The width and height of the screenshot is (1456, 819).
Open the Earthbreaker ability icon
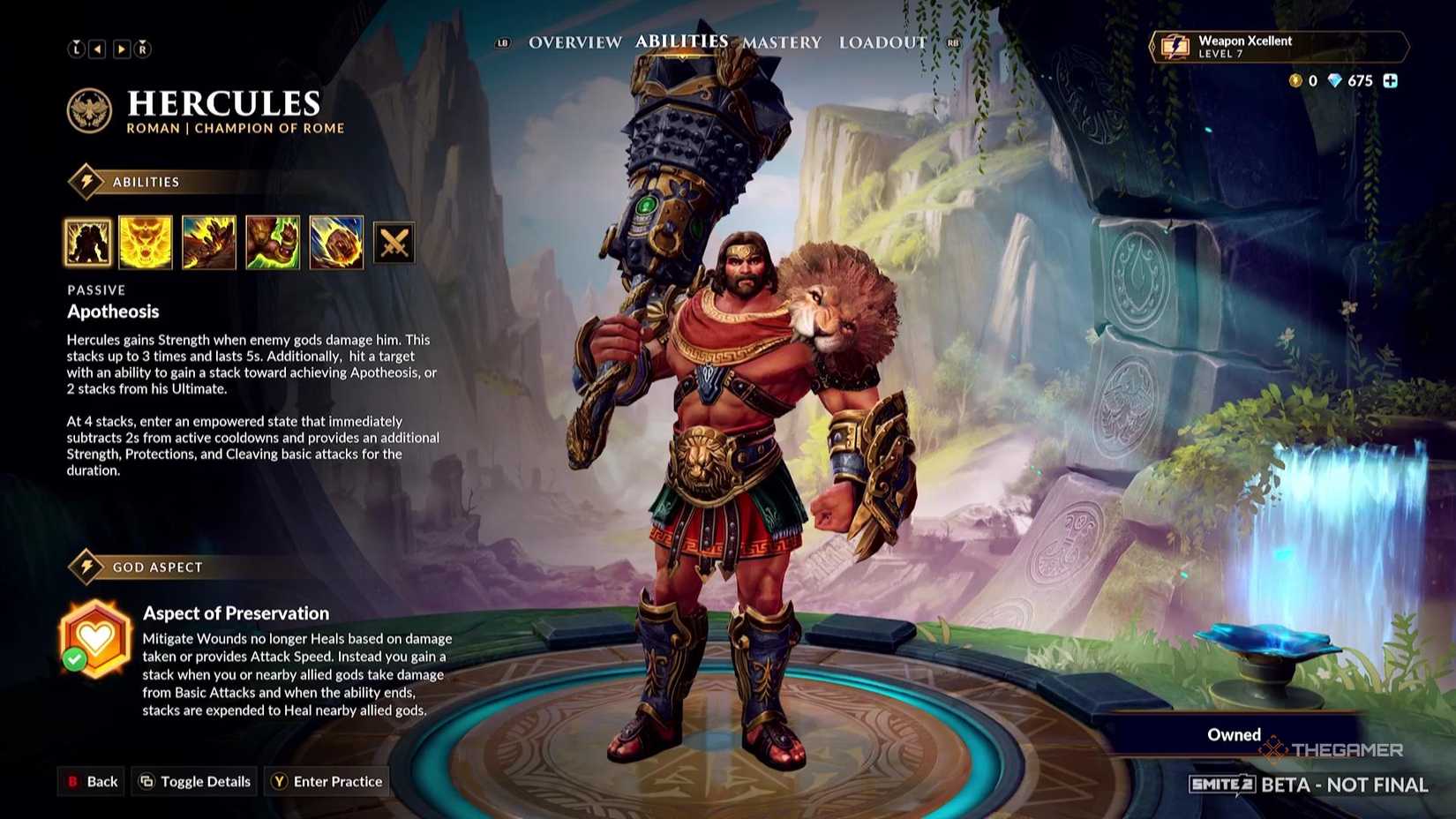pyautogui.click(x=209, y=241)
